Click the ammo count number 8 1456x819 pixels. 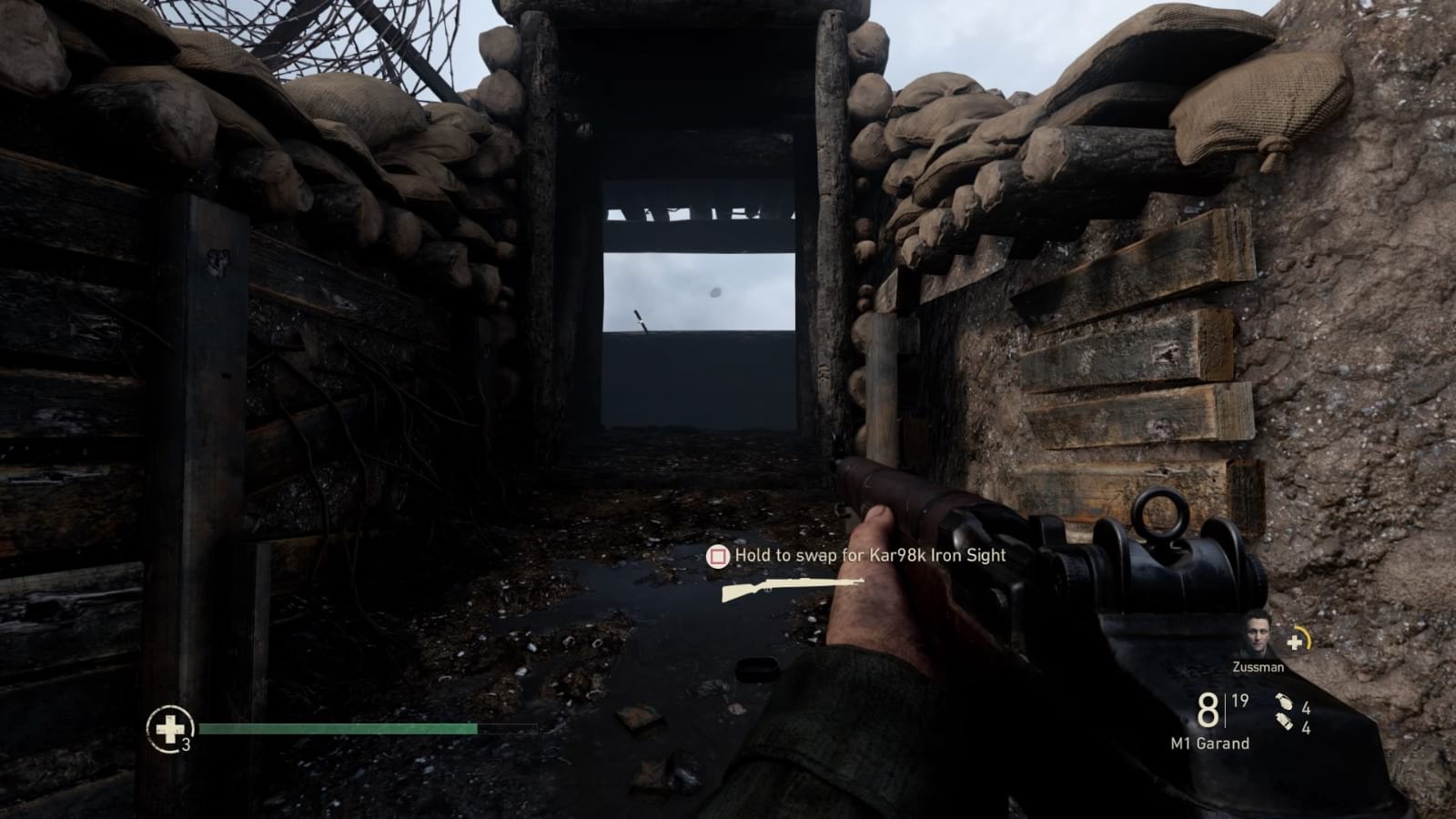point(1207,710)
